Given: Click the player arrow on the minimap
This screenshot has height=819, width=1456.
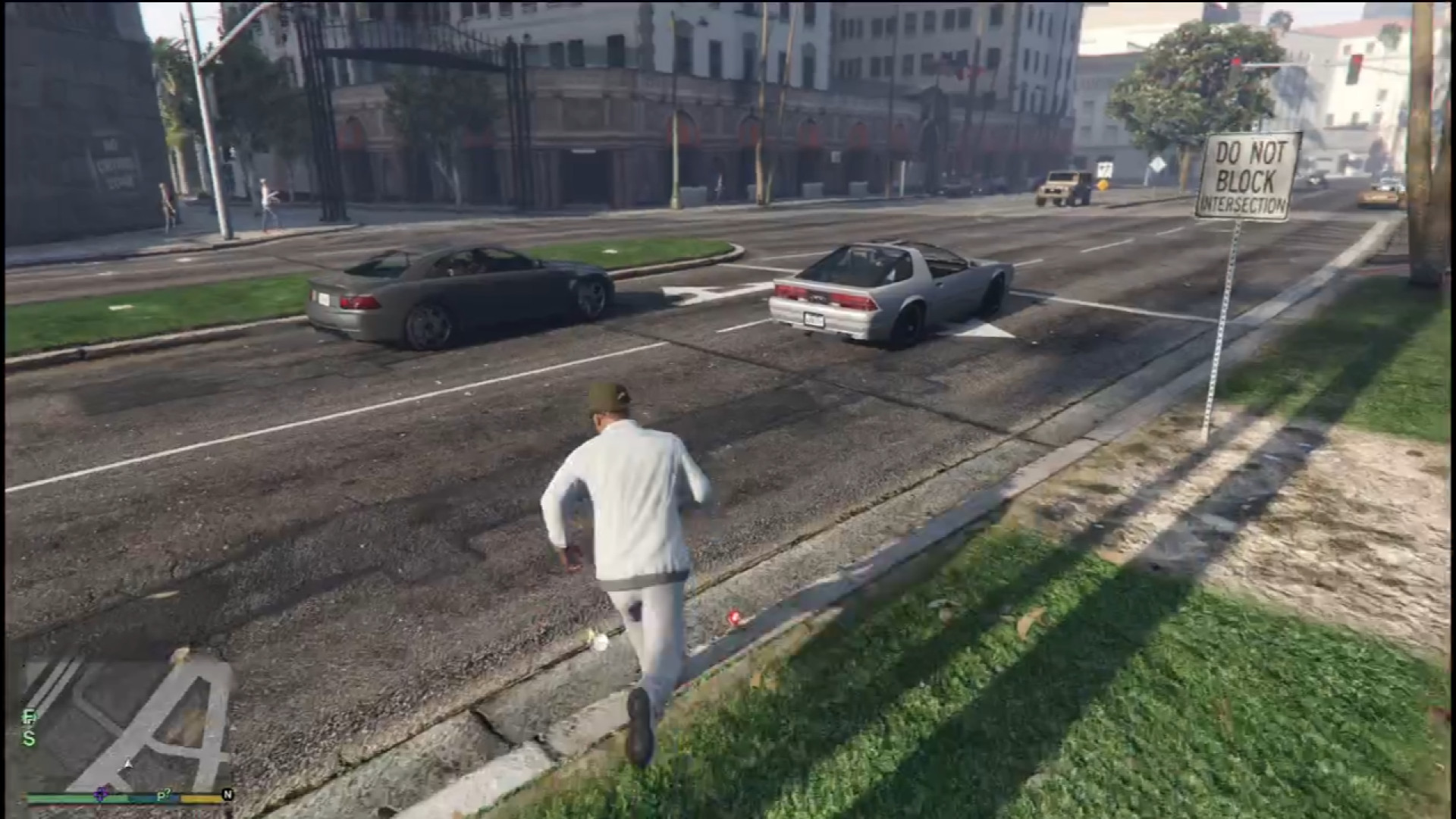Looking at the screenshot, I should point(128,764).
